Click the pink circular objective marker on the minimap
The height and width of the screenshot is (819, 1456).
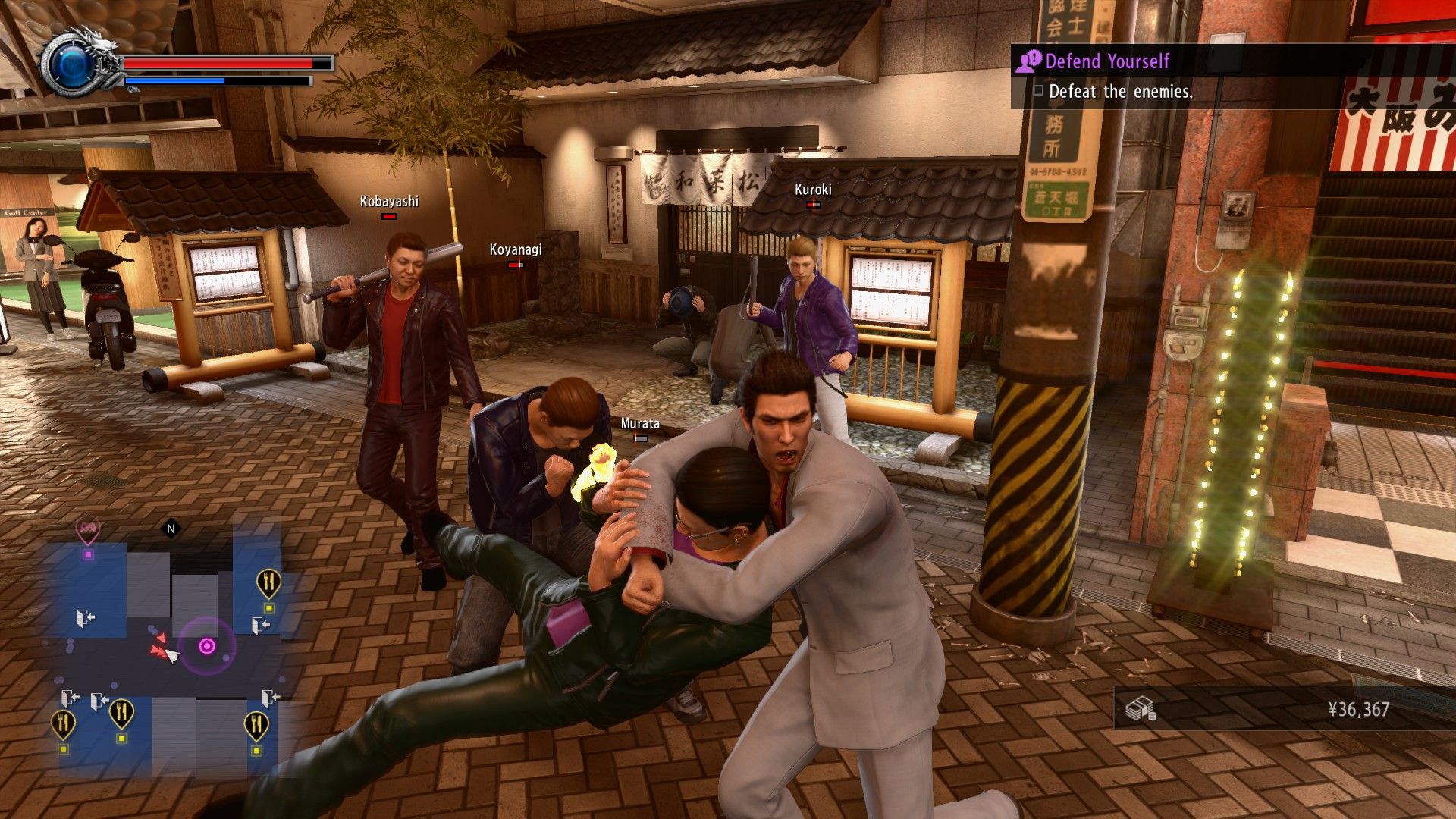tap(207, 645)
